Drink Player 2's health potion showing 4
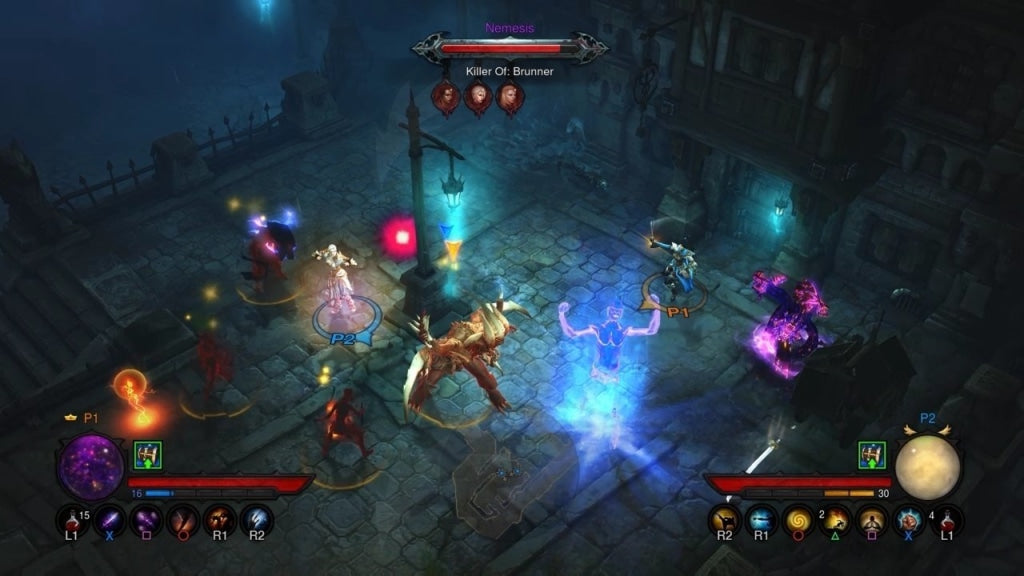This screenshot has height=576, width=1024. pyautogui.click(x=945, y=520)
